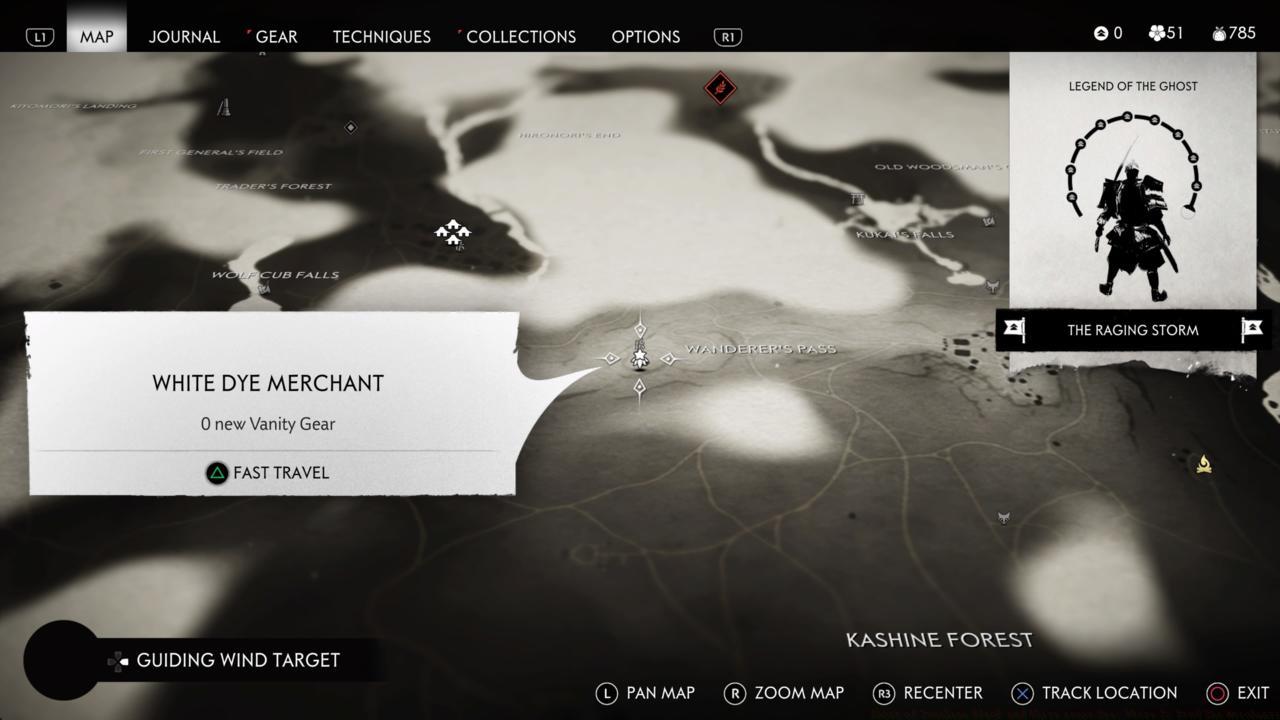Switch to the Journal tab
This screenshot has height=720, width=1280.
(x=184, y=36)
